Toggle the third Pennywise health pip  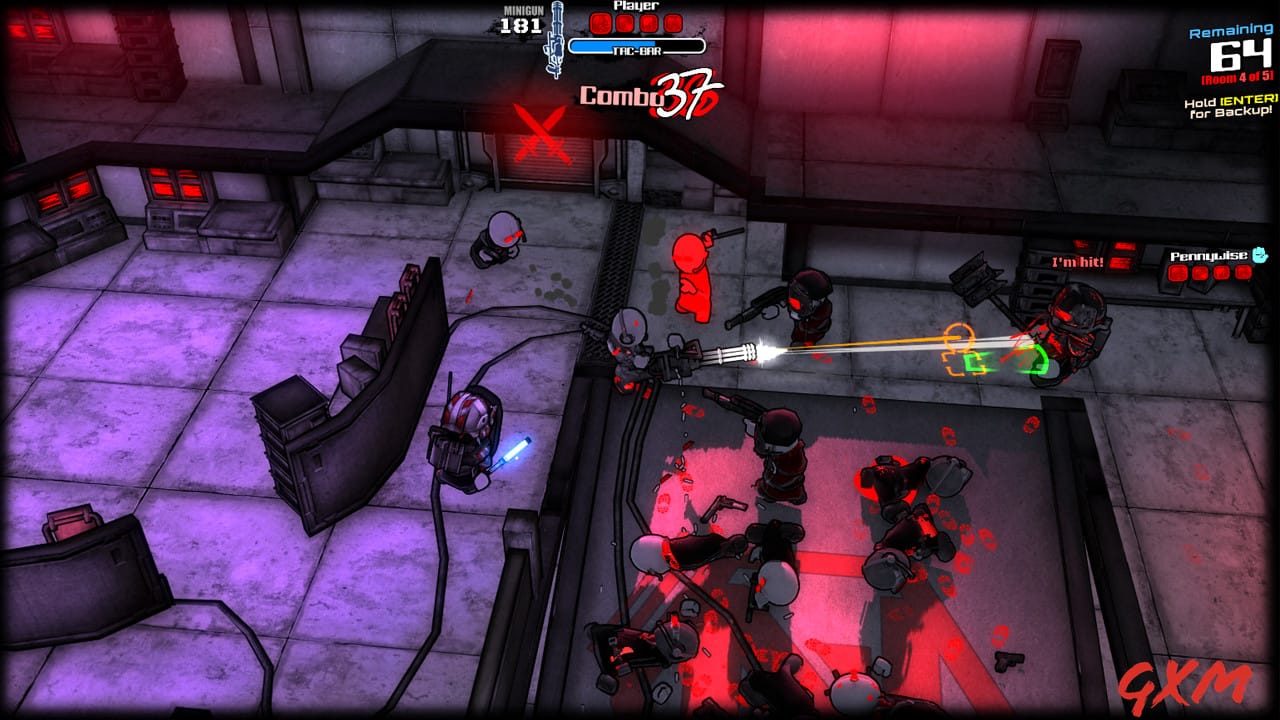pyautogui.click(x=1223, y=272)
